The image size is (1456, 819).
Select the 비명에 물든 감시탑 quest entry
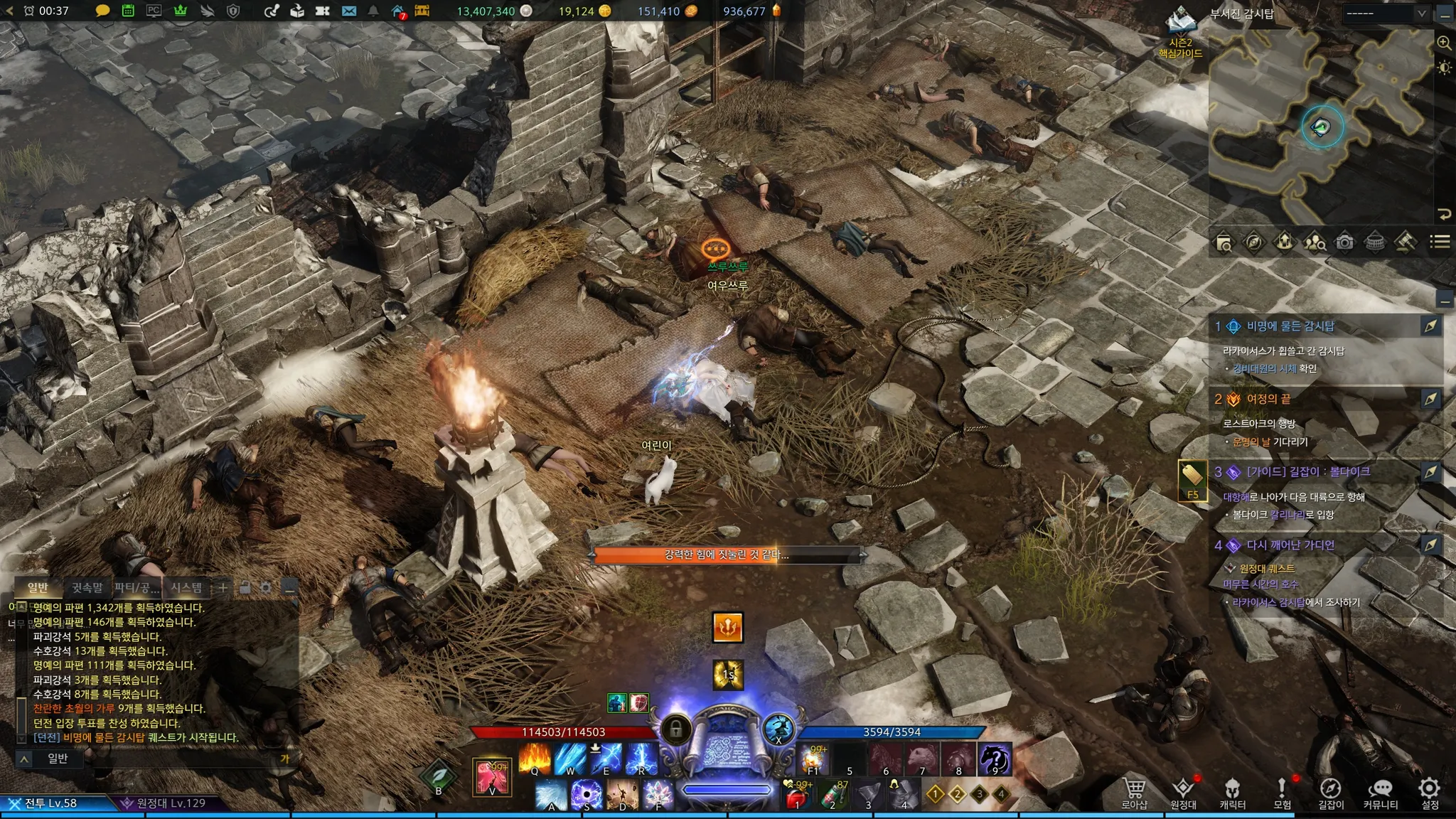[1290, 326]
